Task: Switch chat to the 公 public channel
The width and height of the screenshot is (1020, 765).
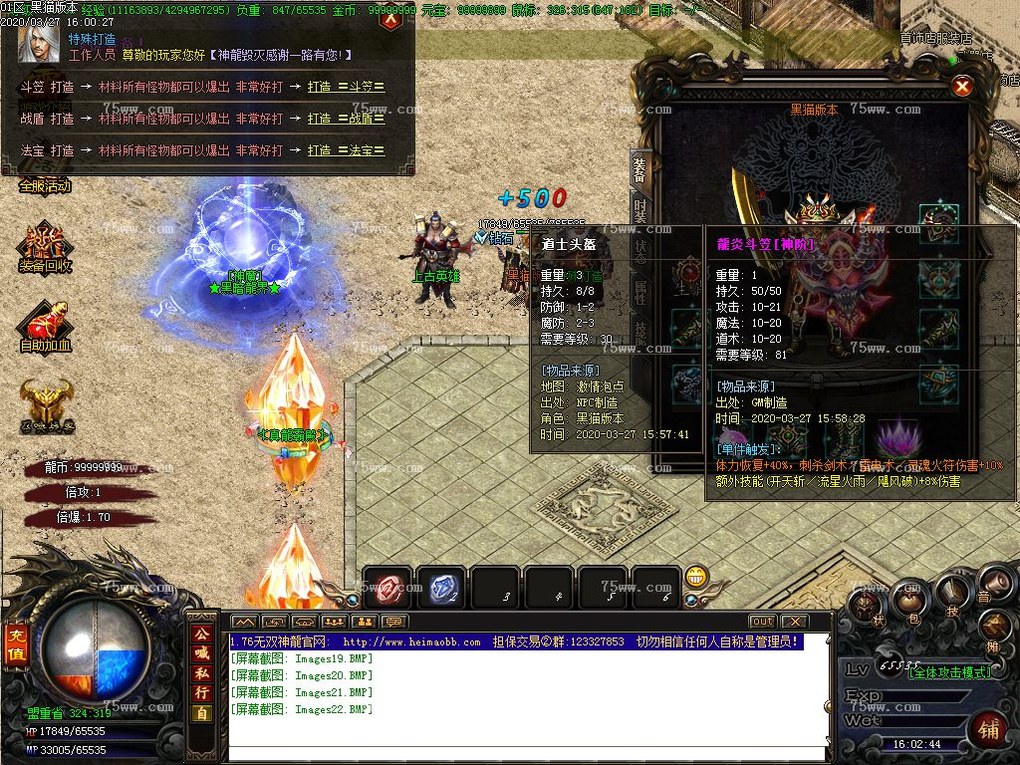Action: coord(202,632)
